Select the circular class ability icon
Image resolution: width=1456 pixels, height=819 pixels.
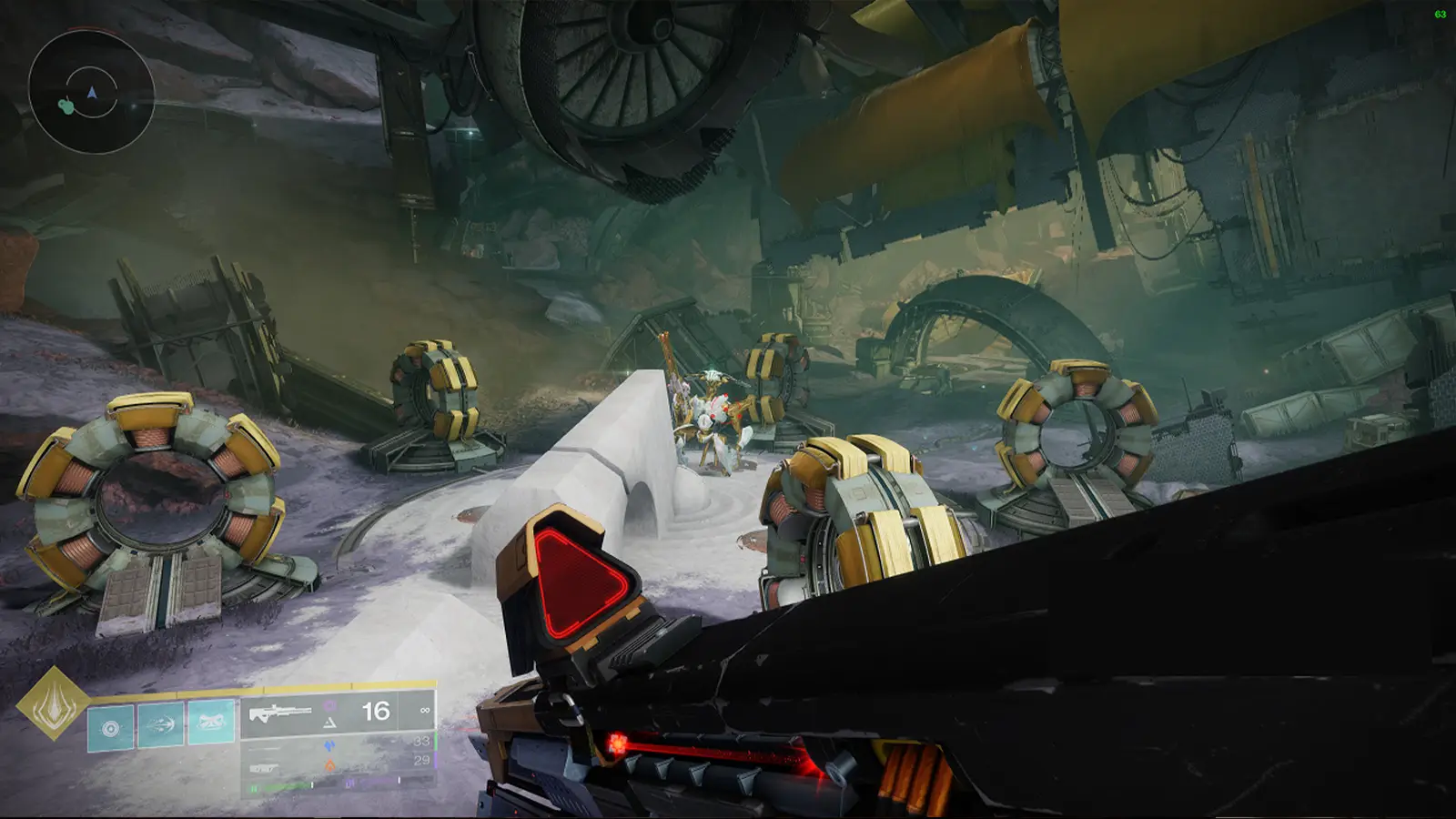(x=109, y=727)
